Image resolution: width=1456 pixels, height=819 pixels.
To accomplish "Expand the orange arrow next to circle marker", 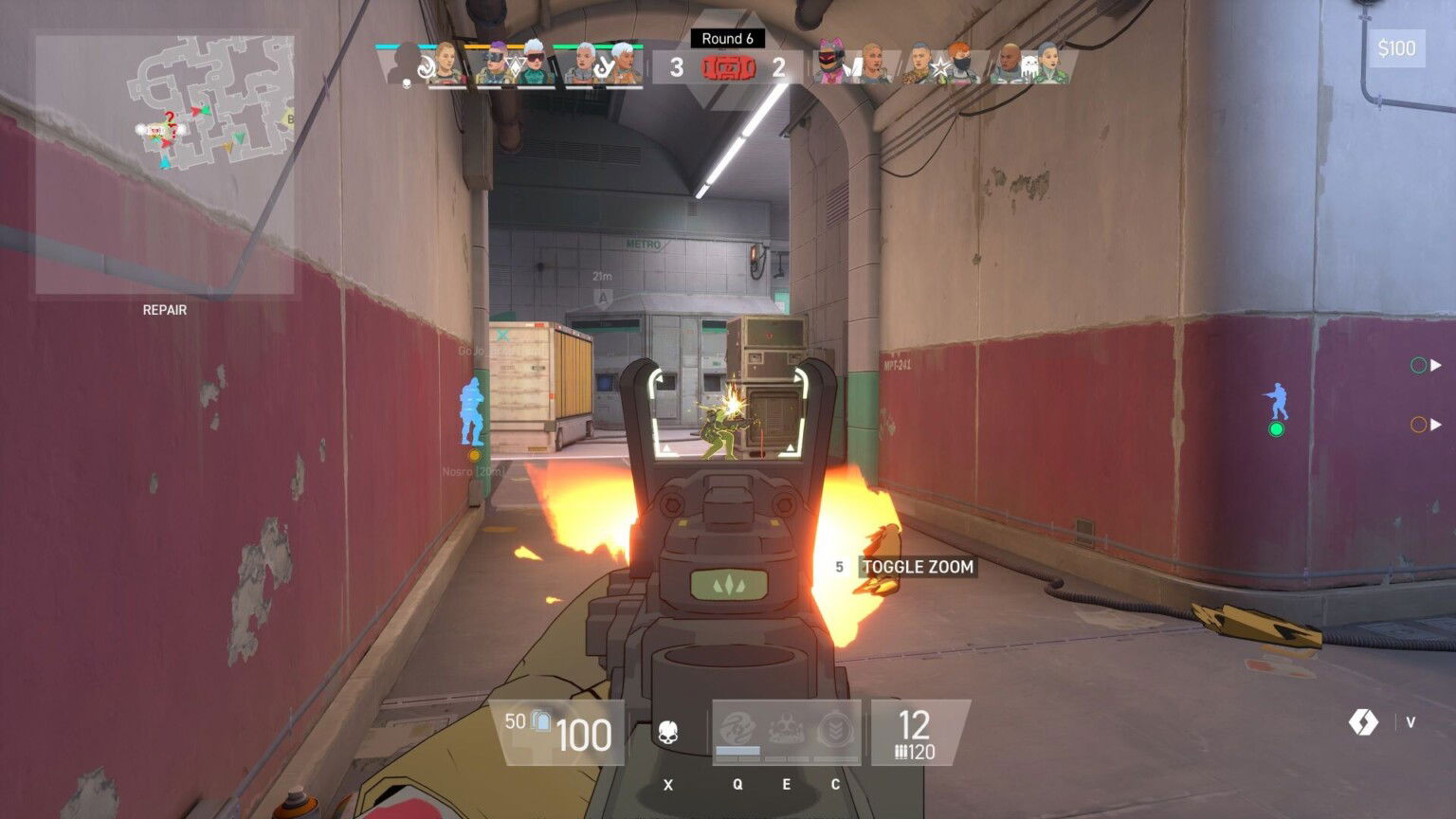I will [1436, 425].
